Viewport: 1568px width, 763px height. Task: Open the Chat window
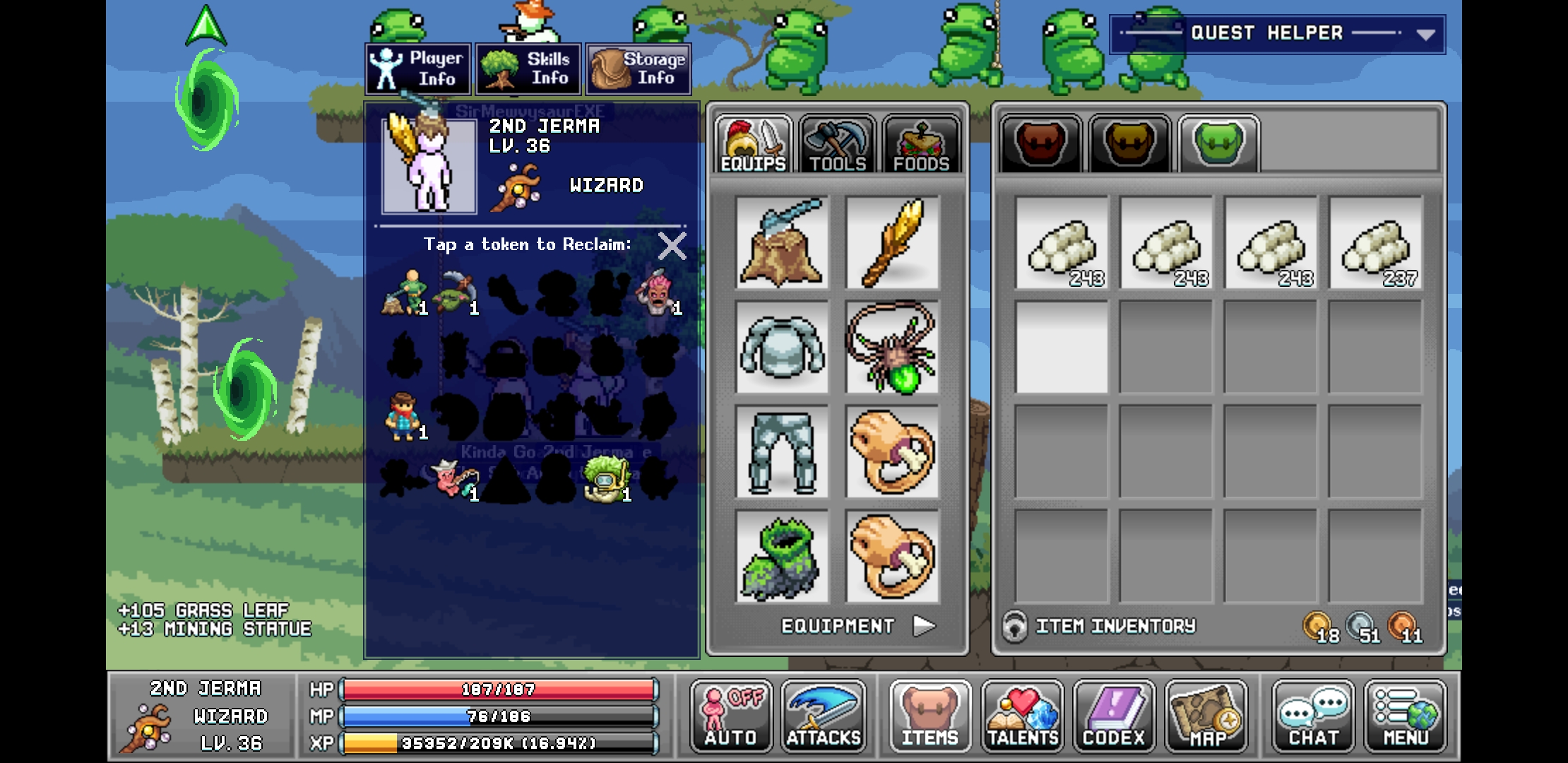point(1312,717)
